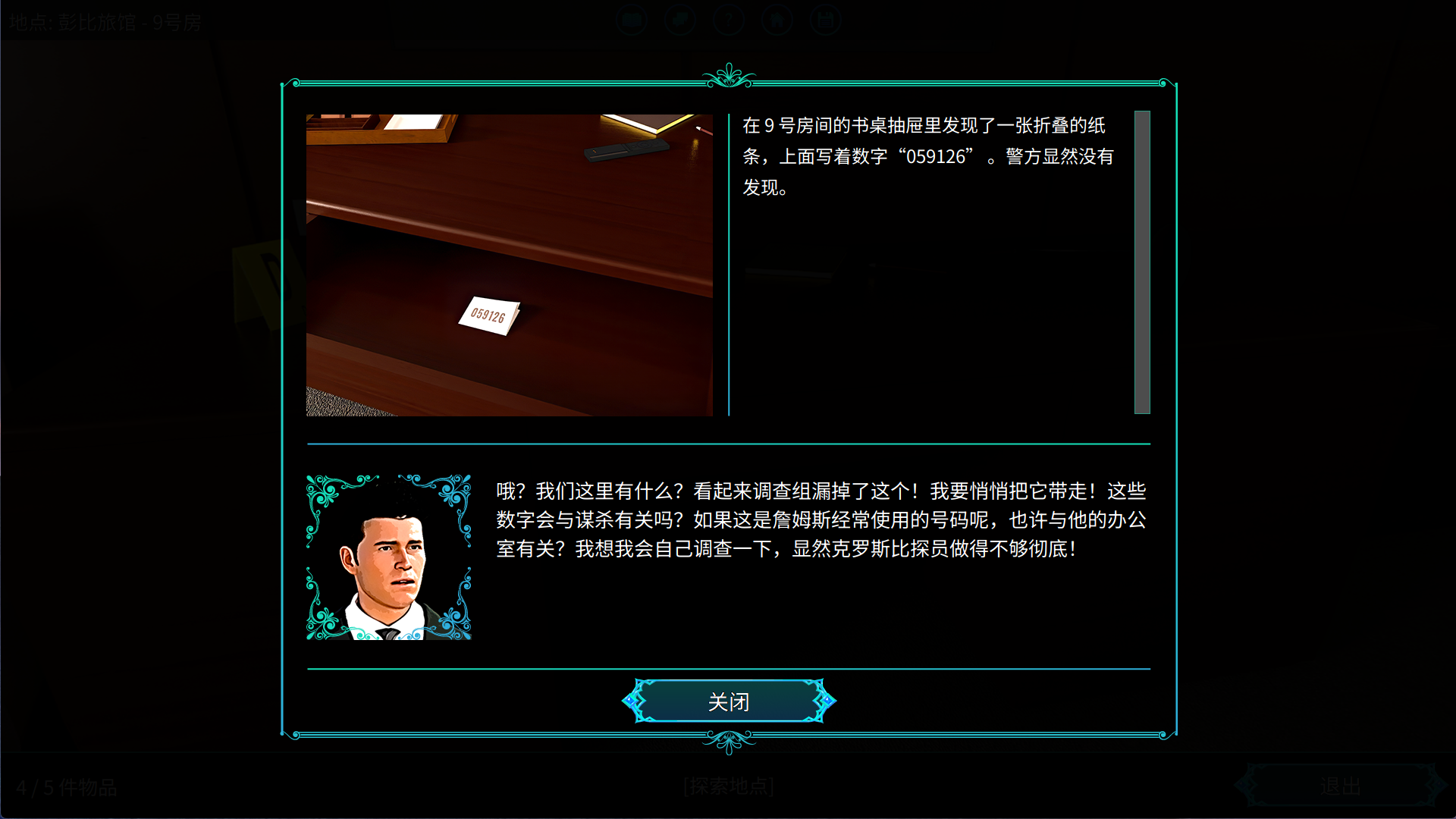Click the 彭比旅馆 - 9号房 location label
This screenshot has width=1456, height=819.
(105, 21)
